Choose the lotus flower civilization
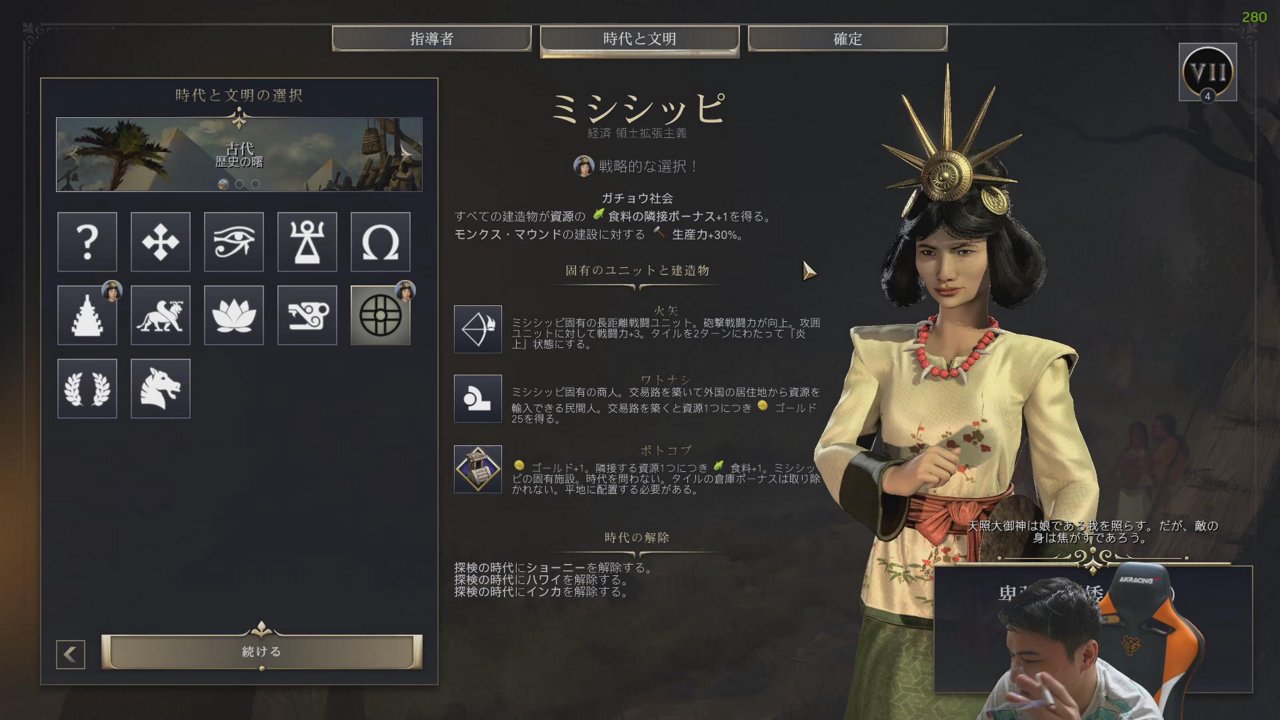 pyautogui.click(x=234, y=315)
